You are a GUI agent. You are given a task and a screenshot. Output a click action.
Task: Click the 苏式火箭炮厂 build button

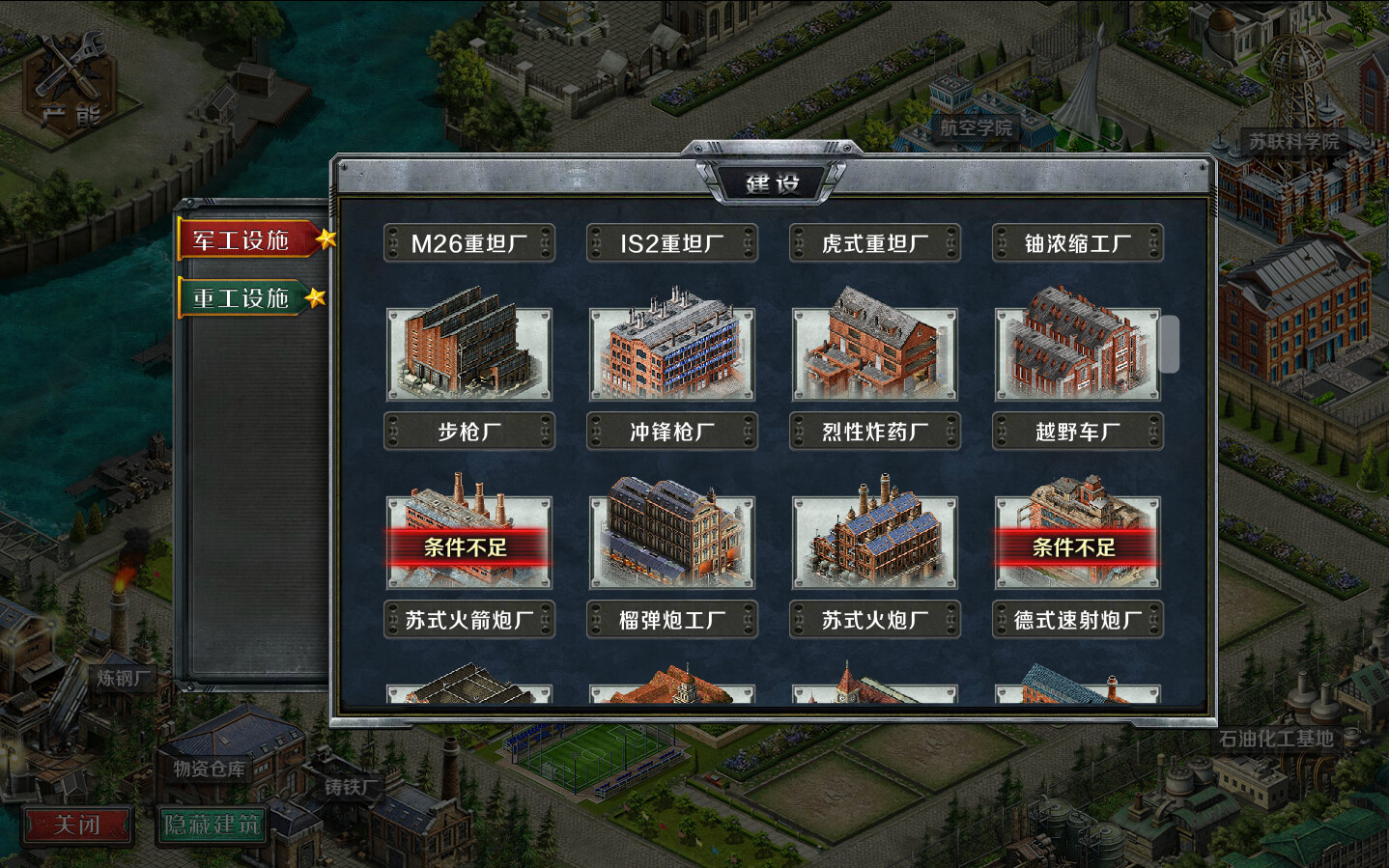click(x=469, y=619)
